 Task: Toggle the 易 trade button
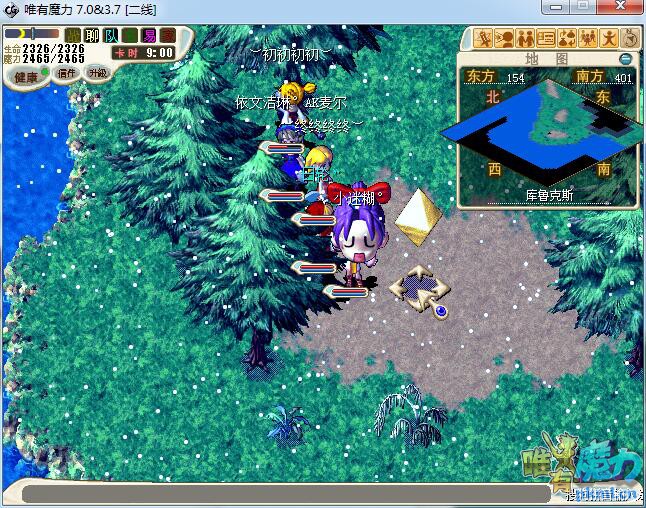[x=148, y=36]
